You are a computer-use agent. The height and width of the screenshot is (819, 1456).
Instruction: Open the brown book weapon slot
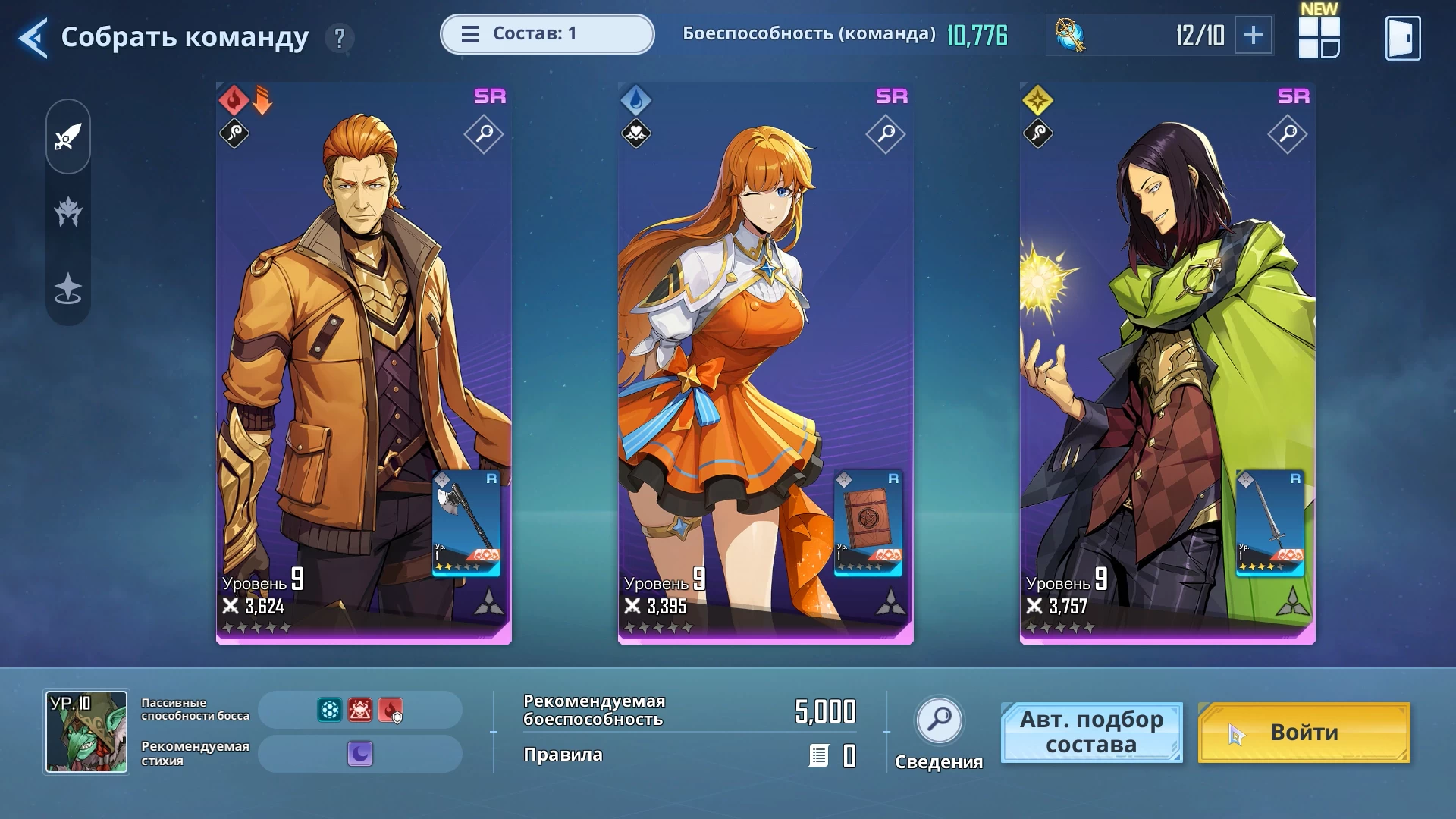(x=868, y=523)
